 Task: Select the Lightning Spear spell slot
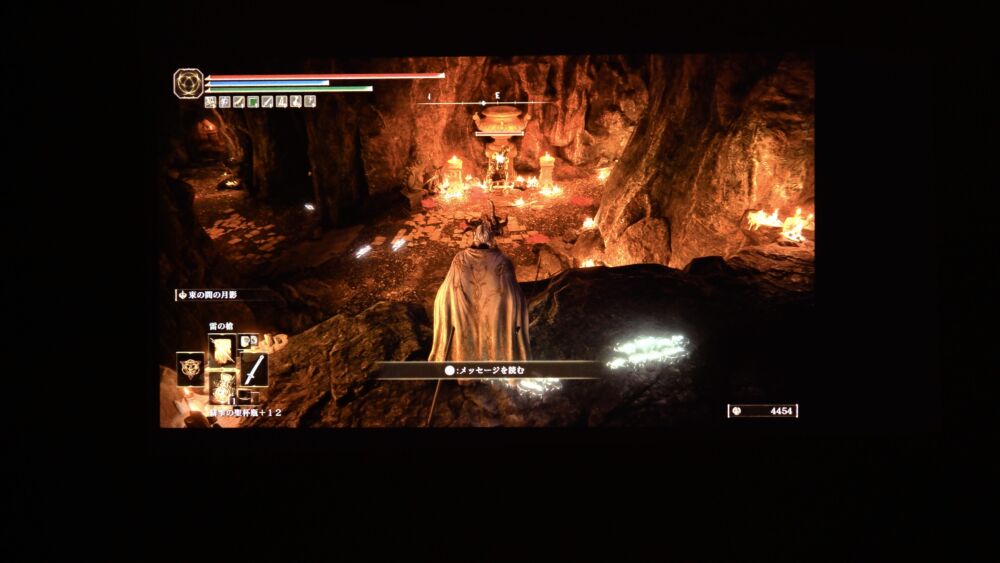coord(222,349)
